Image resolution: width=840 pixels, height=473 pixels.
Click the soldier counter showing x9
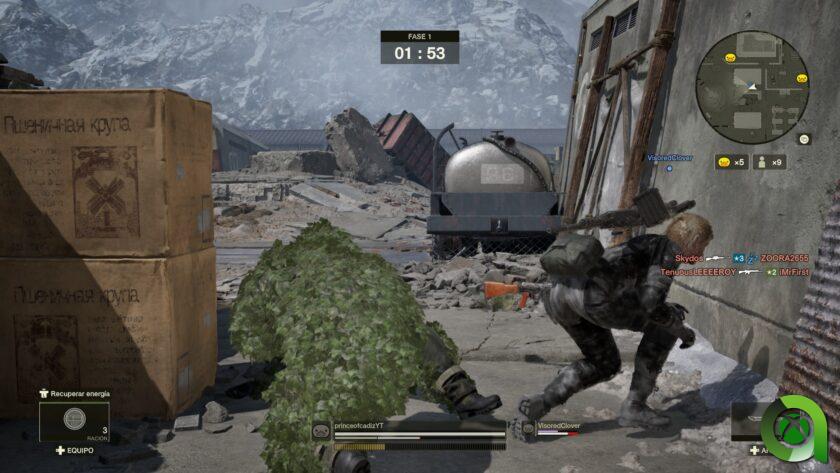pyautogui.click(x=769, y=162)
